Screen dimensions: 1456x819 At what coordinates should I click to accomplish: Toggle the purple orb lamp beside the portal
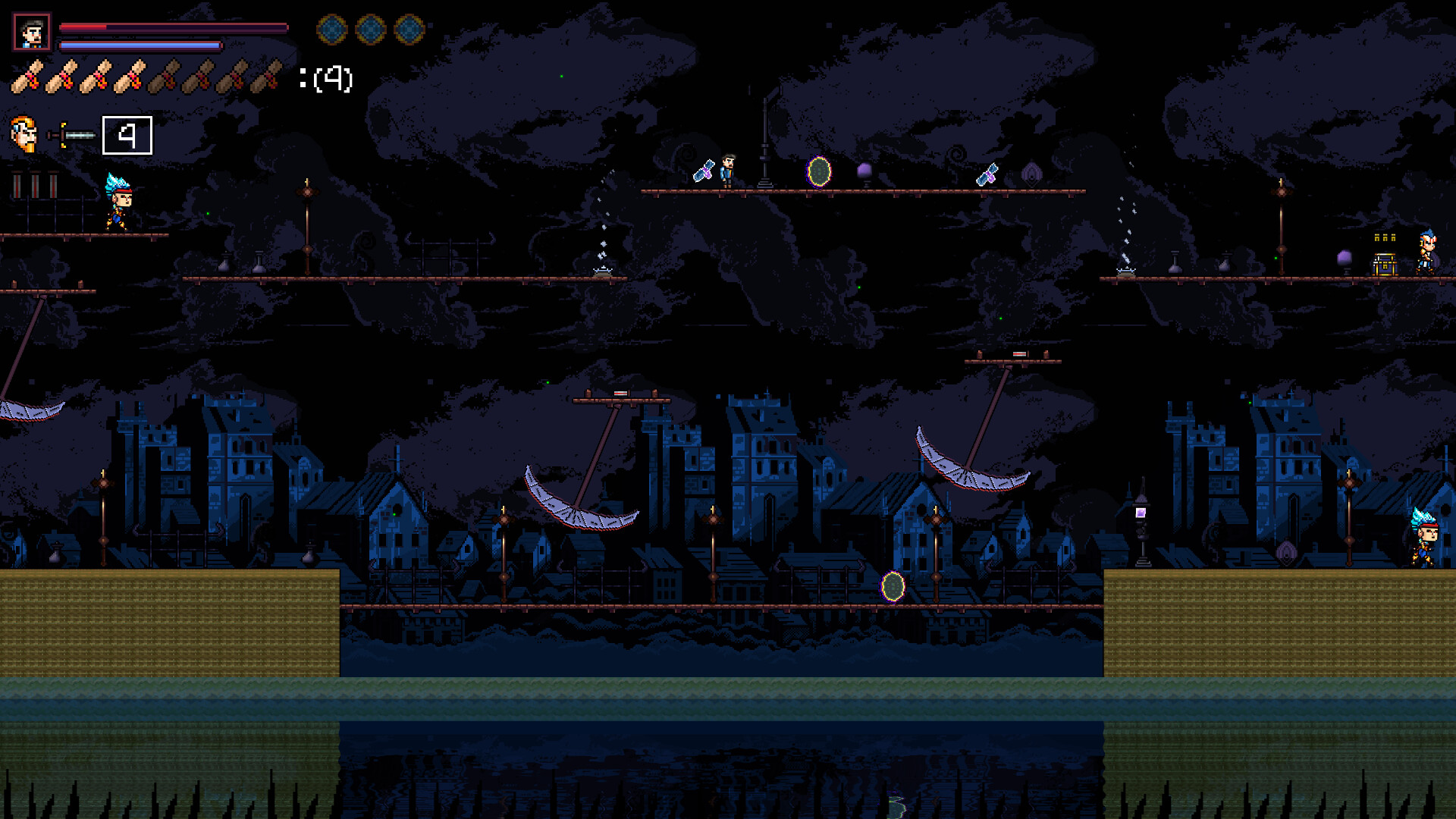click(864, 171)
